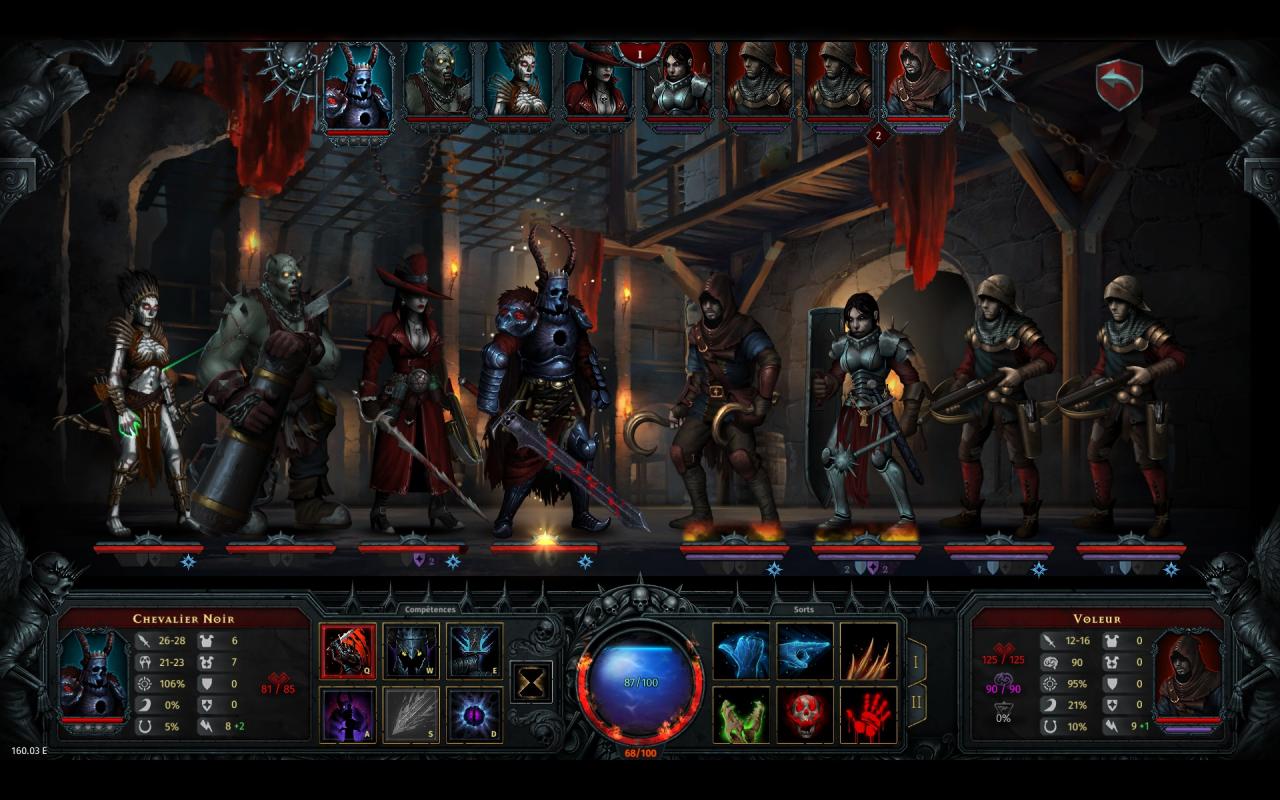Cast the blue pointing hand spell
1280x800 pixels.
(805, 651)
